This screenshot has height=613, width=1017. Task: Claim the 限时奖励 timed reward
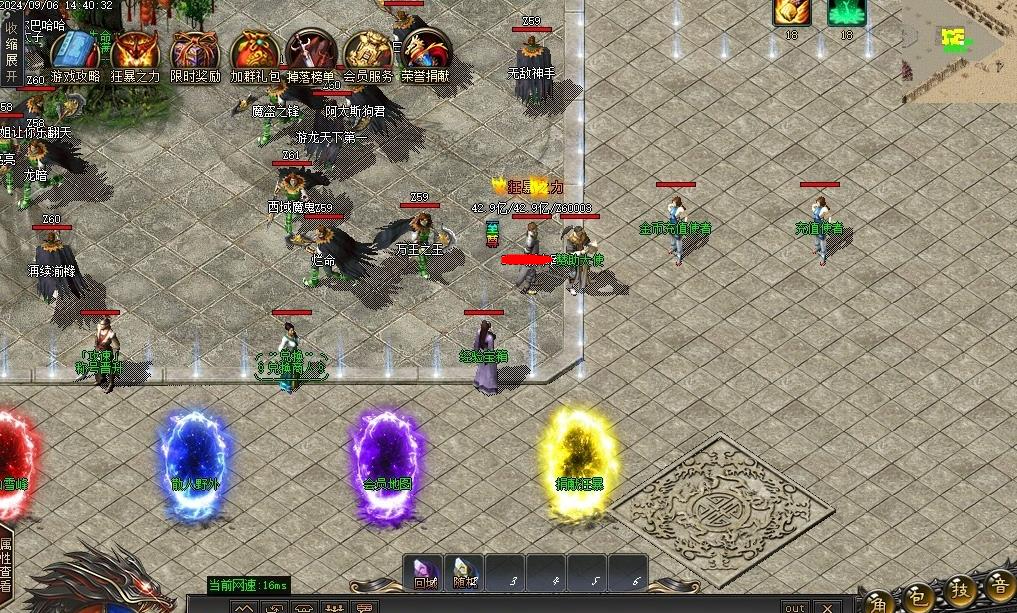coord(195,53)
